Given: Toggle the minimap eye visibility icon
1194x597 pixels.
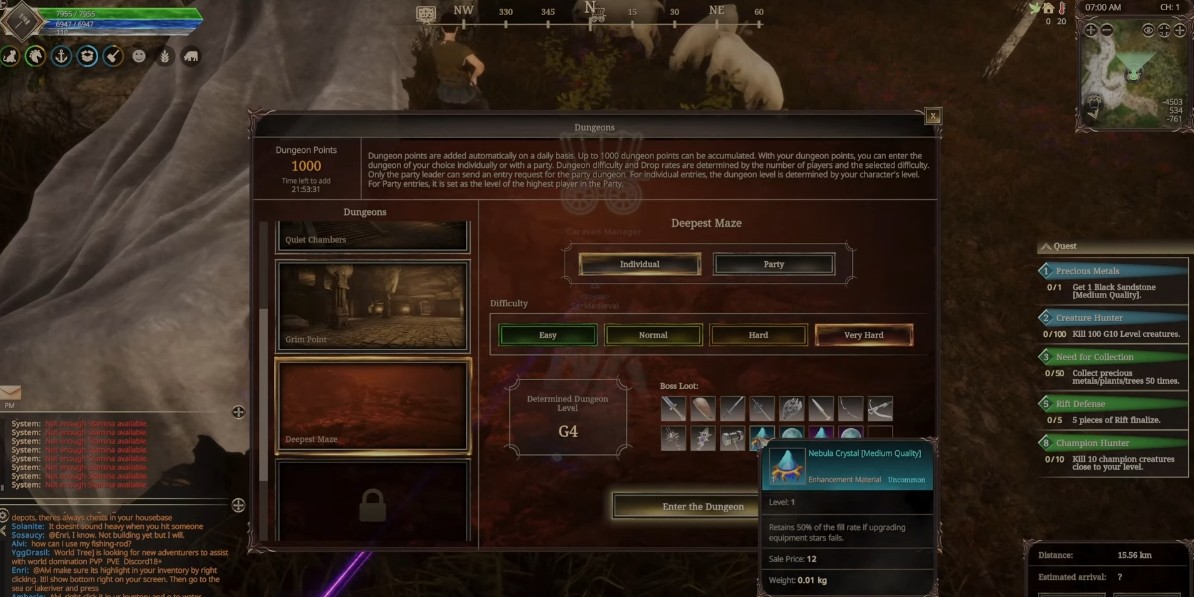Looking at the screenshot, I should [1148, 31].
